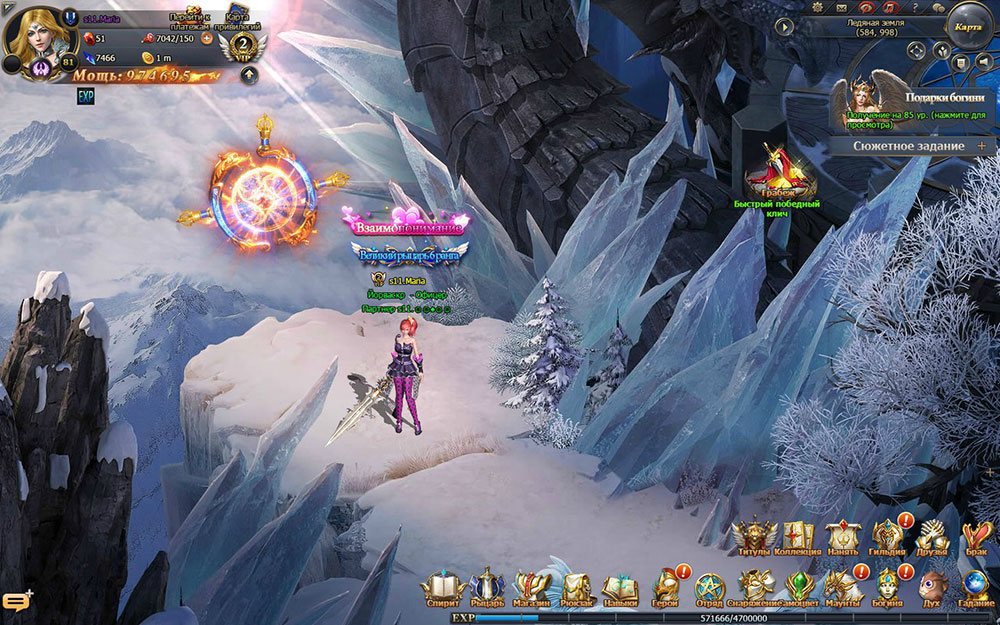Open the Магазин shop
The width and height of the screenshot is (1000, 625).
tap(531, 586)
